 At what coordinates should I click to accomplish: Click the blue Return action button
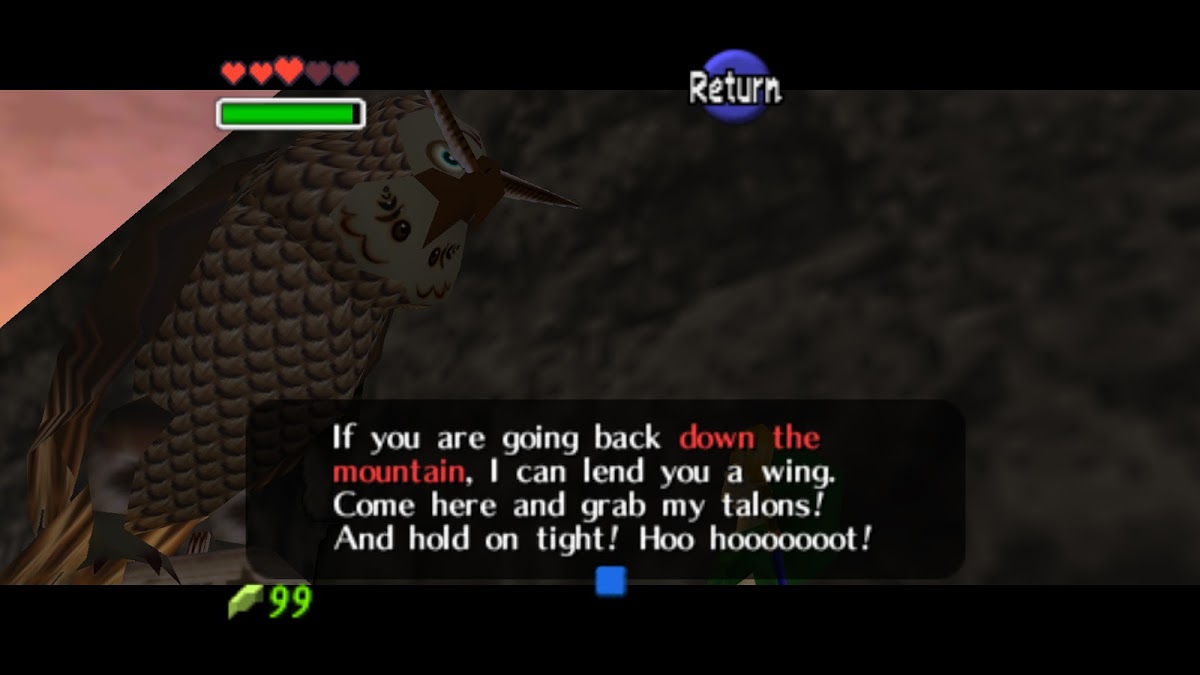tap(735, 88)
